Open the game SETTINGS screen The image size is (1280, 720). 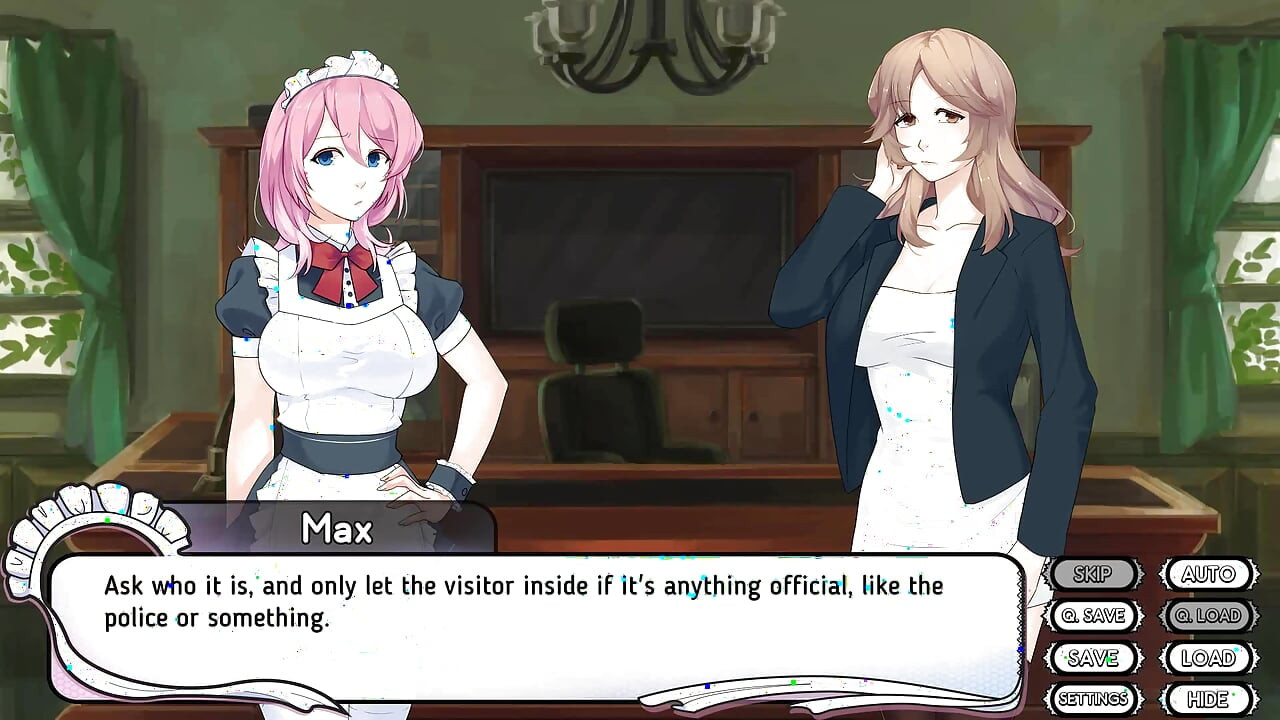(1092, 699)
